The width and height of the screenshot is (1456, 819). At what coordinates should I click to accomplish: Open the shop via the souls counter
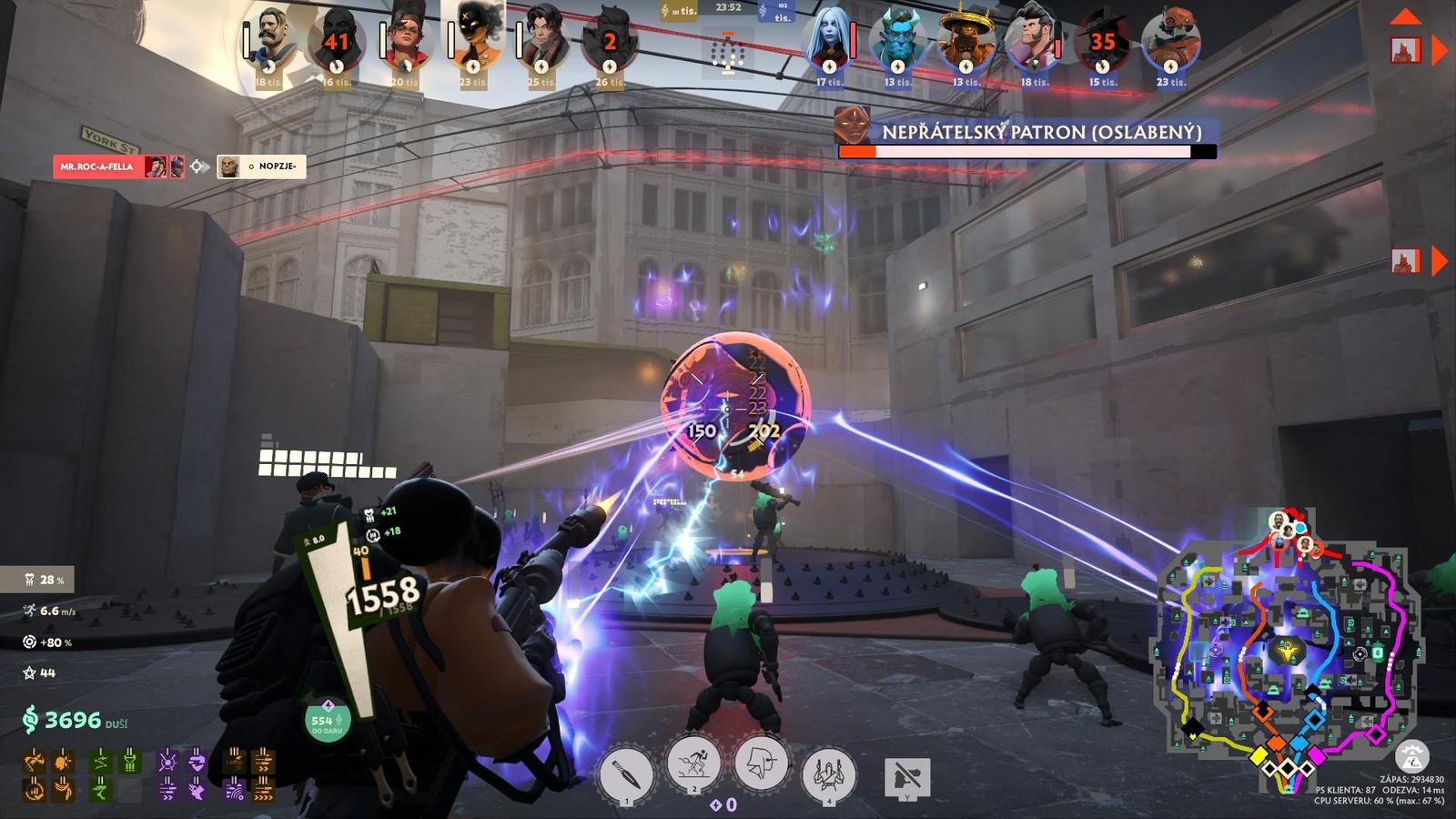click(x=75, y=720)
